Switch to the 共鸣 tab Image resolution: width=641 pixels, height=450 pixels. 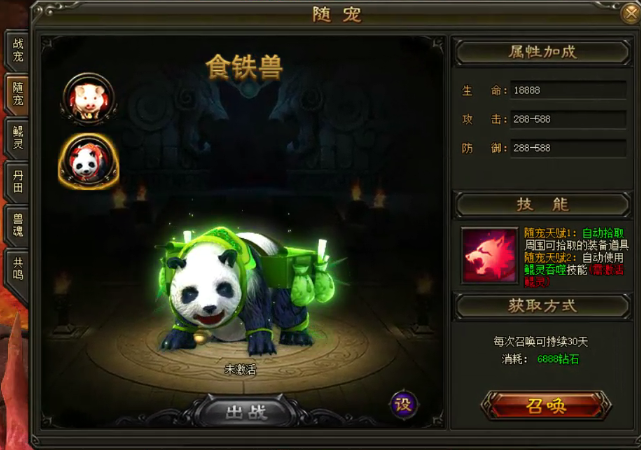point(17,266)
